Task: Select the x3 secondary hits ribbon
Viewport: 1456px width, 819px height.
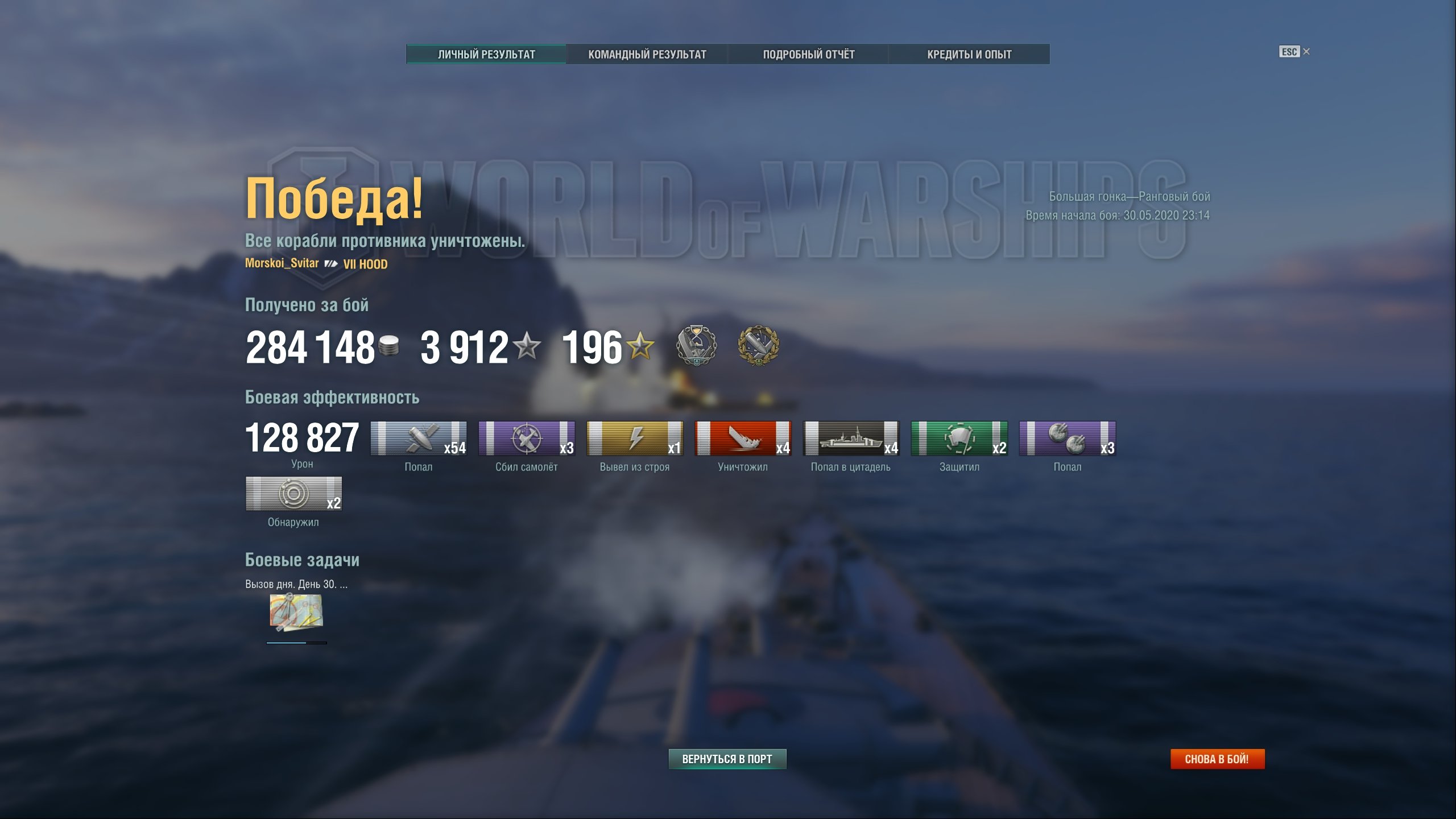Action: click(1067, 439)
